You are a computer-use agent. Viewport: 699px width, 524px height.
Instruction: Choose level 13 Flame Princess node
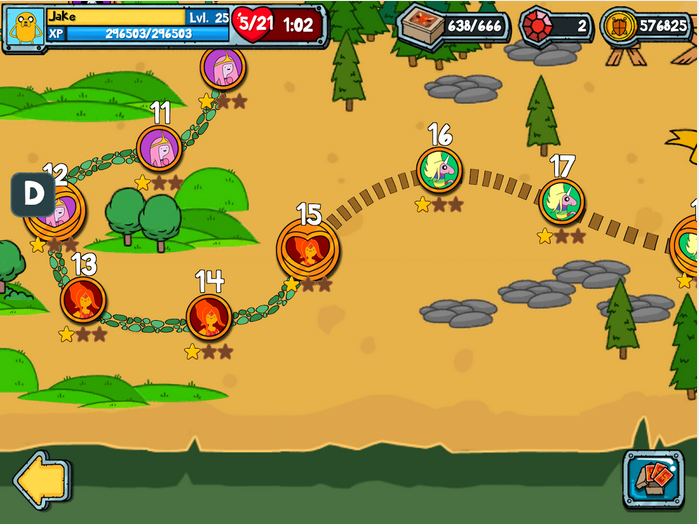pos(83,299)
